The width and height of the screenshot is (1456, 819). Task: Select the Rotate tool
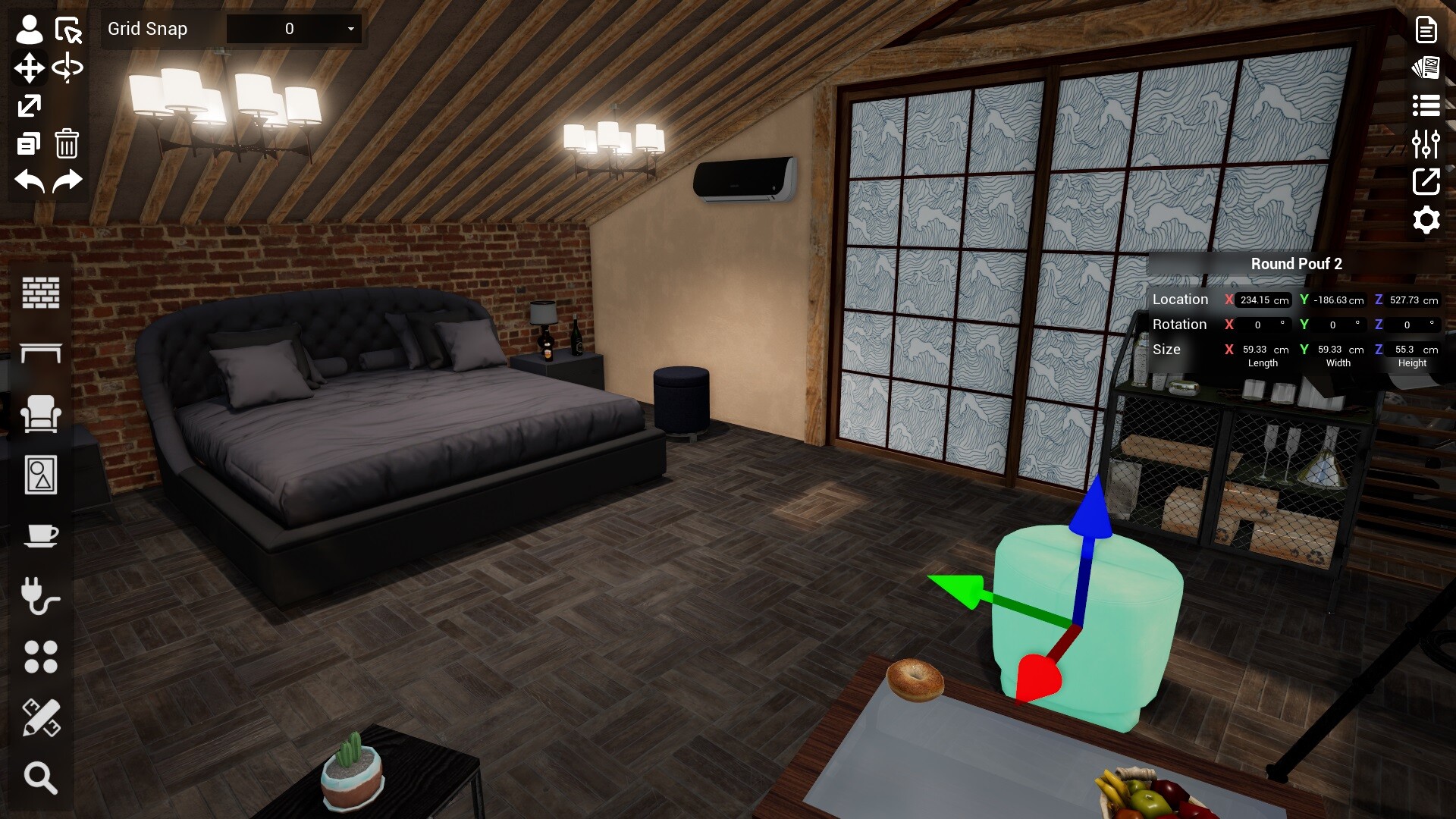click(x=67, y=67)
